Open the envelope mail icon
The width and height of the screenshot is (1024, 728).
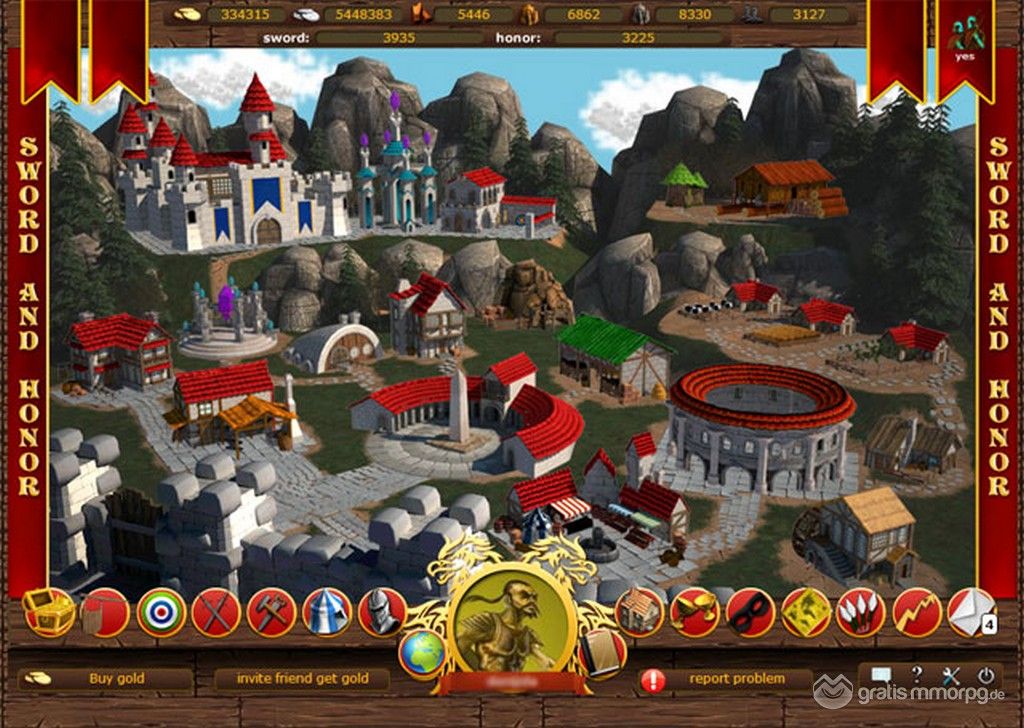coord(968,612)
